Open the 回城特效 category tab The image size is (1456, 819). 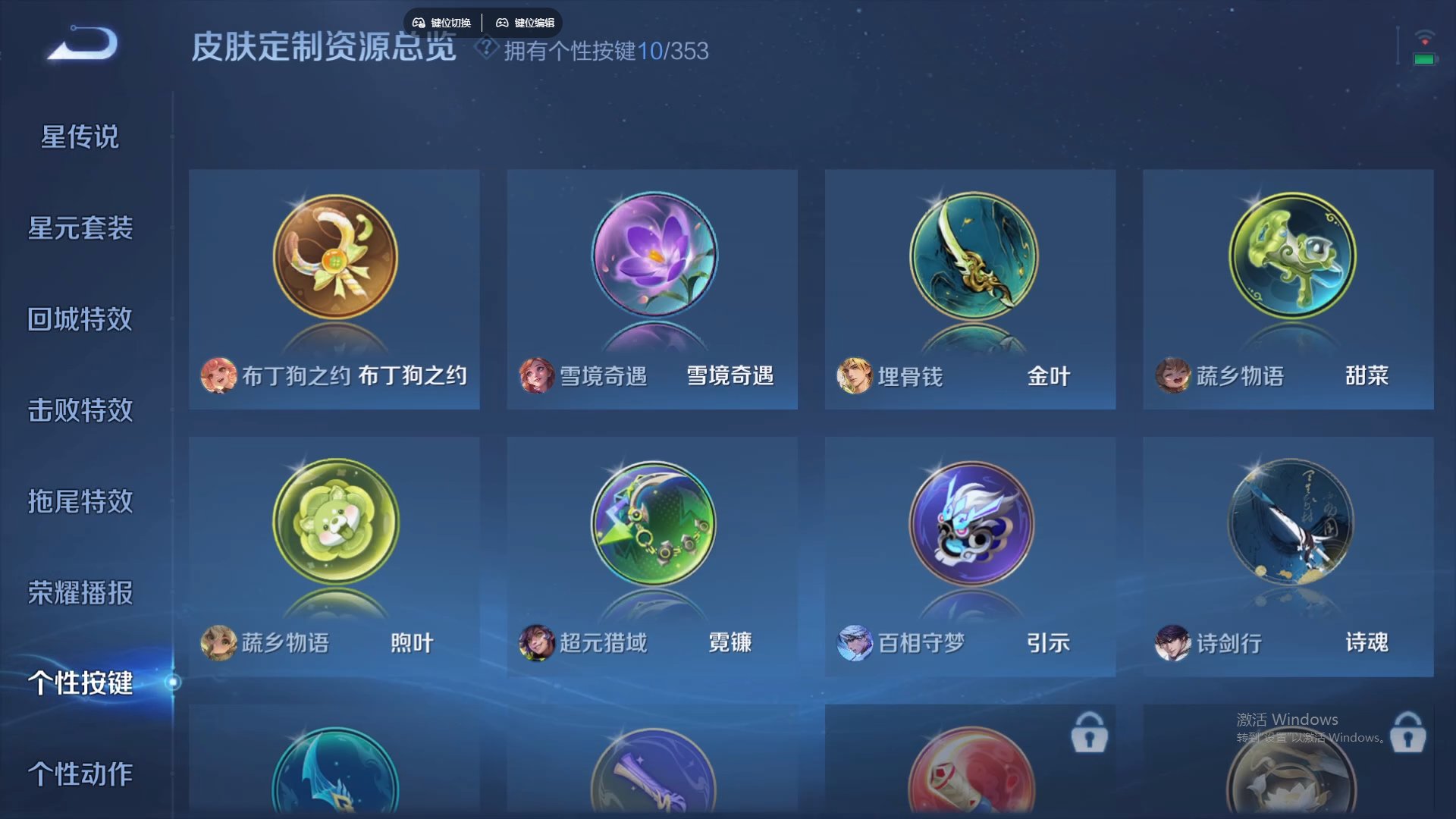tap(80, 319)
